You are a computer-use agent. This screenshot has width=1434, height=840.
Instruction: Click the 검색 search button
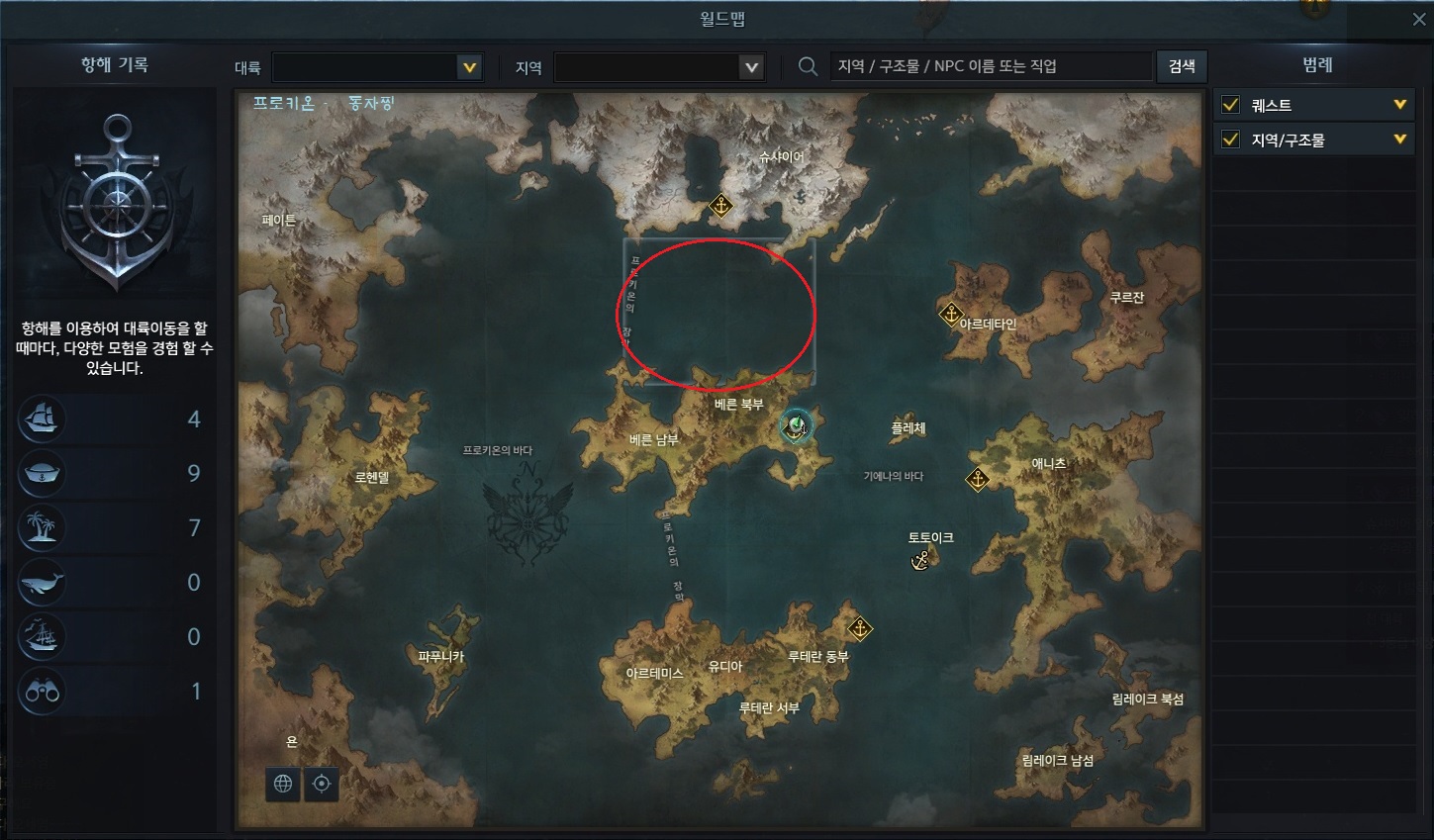[x=1182, y=66]
